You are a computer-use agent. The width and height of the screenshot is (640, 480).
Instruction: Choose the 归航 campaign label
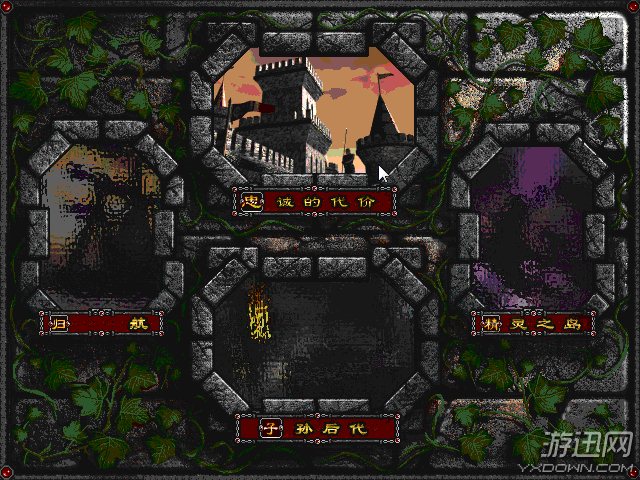coord(101,323)
